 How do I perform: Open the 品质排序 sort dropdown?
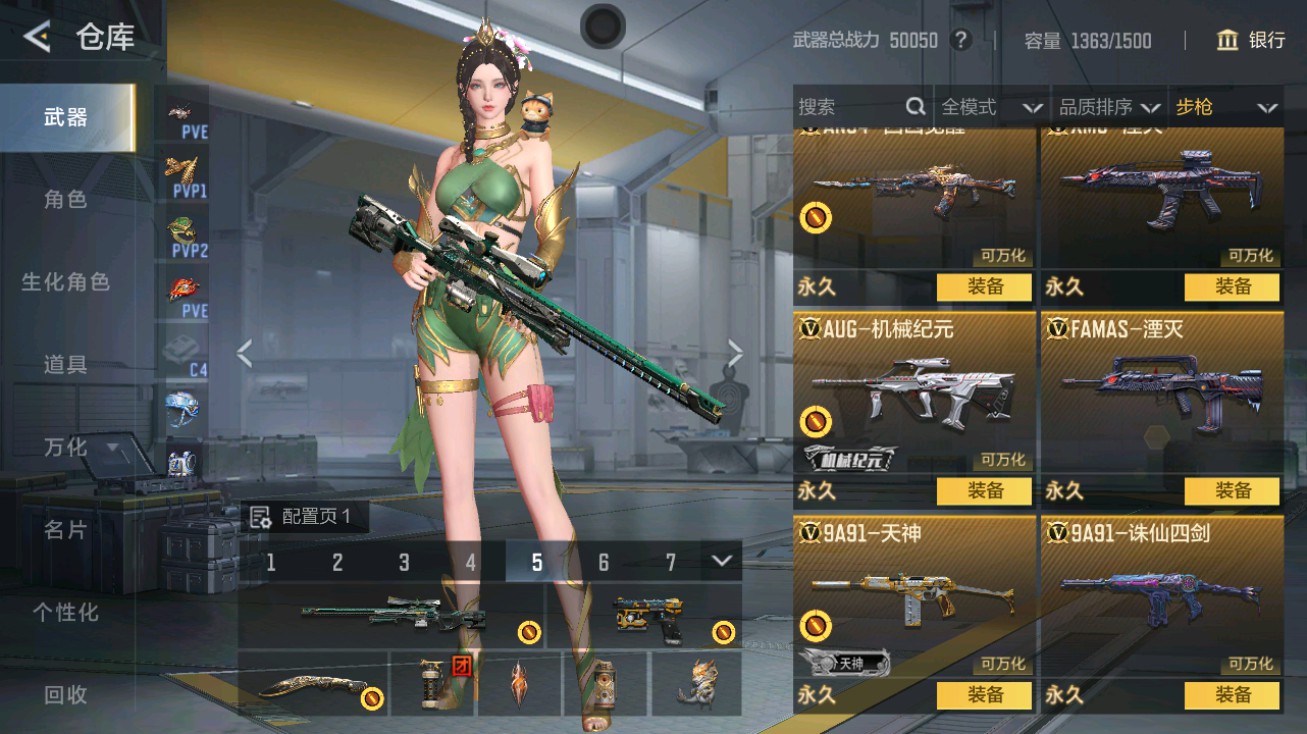point(1109,107)
